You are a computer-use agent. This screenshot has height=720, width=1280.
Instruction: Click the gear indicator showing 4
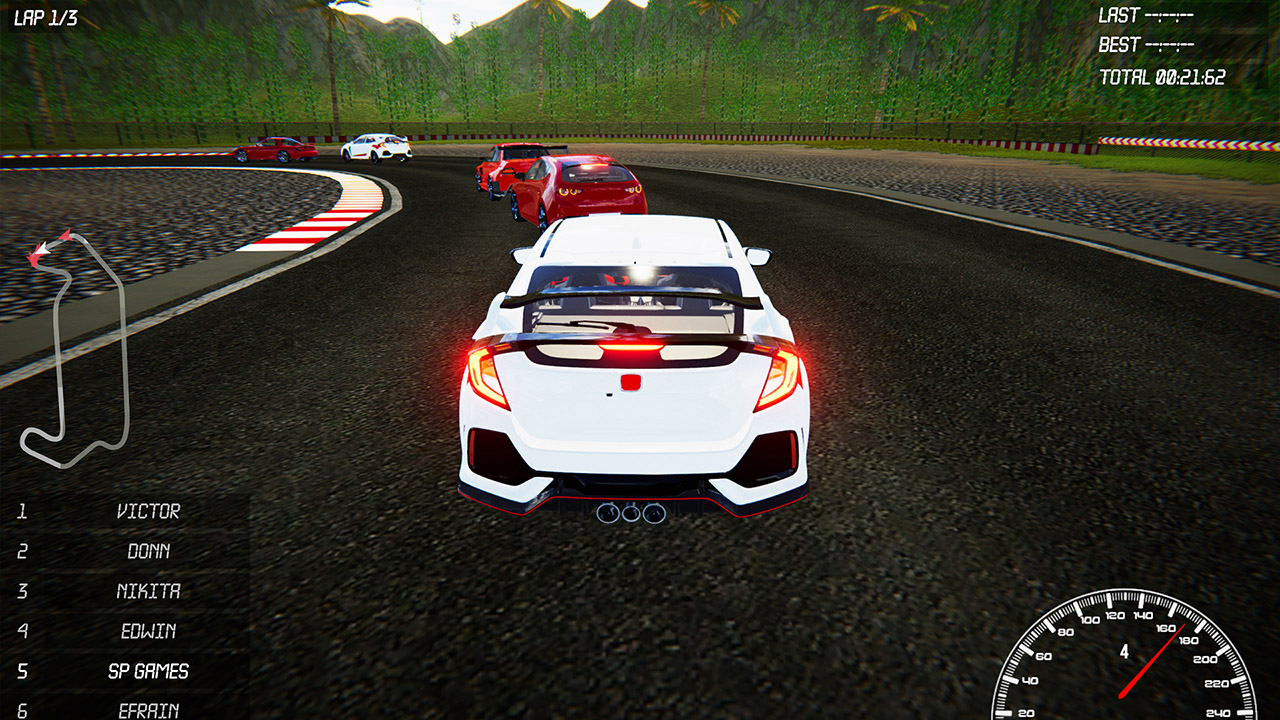point(1124,650)
